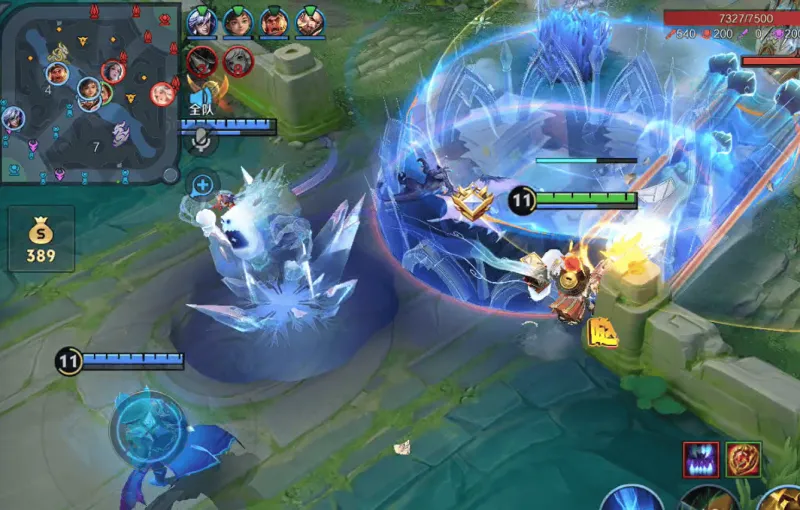Viewport: 800px width, 510px height.
Task: Select the bearded ally portrait
Action: click(x=310, y=21)
